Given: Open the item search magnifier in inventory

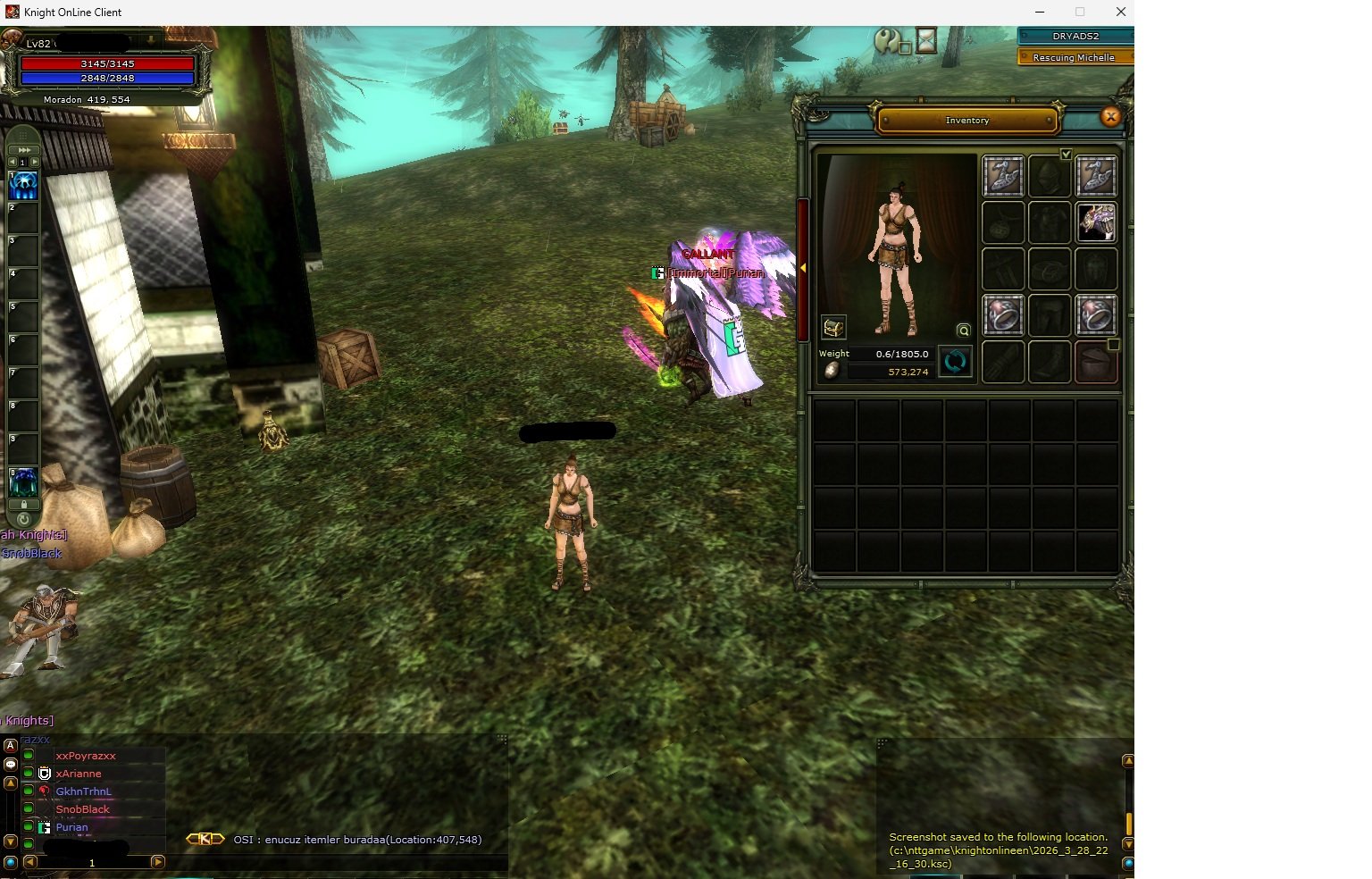Looking at the screenshot, I should pyautogui.click(x=963, y=330).
